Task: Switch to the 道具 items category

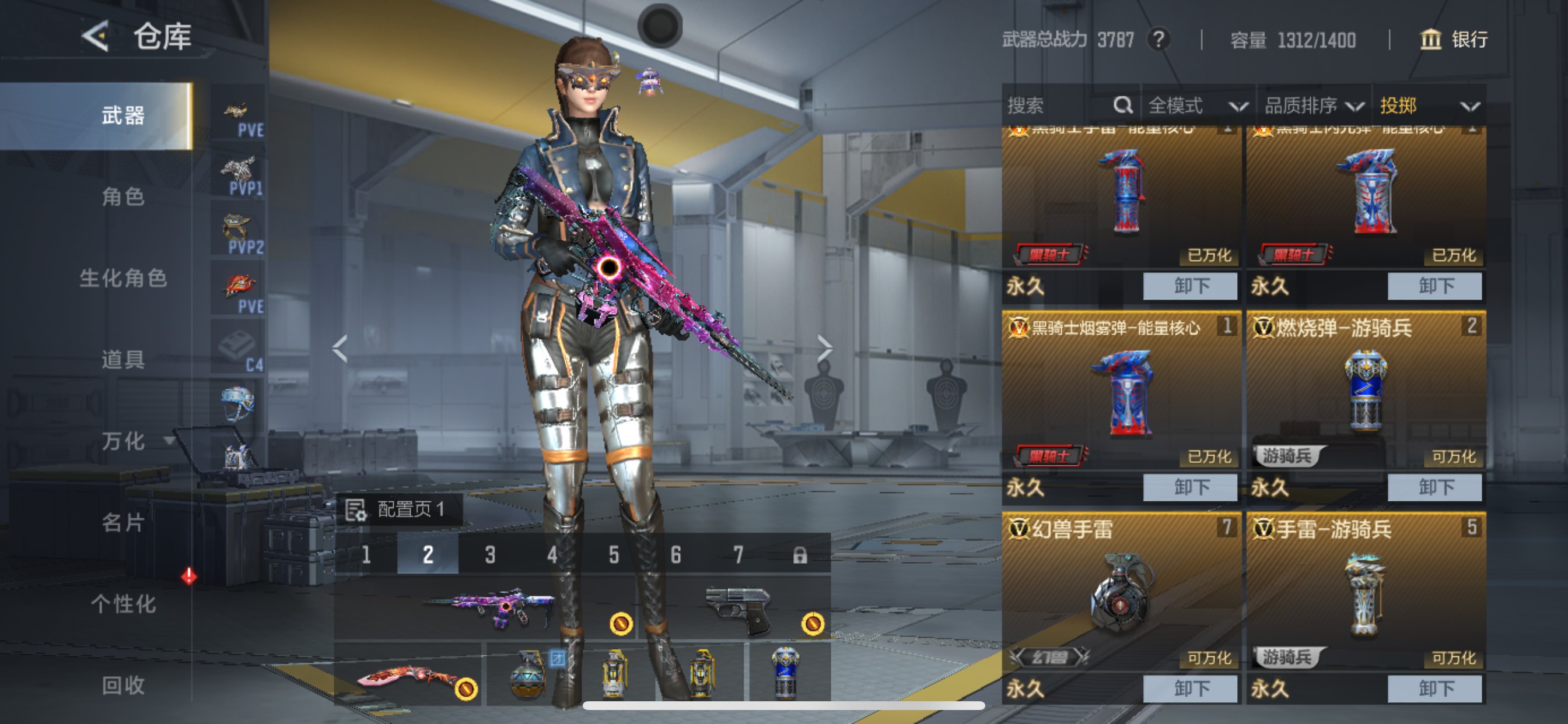Action: point(123,360)
